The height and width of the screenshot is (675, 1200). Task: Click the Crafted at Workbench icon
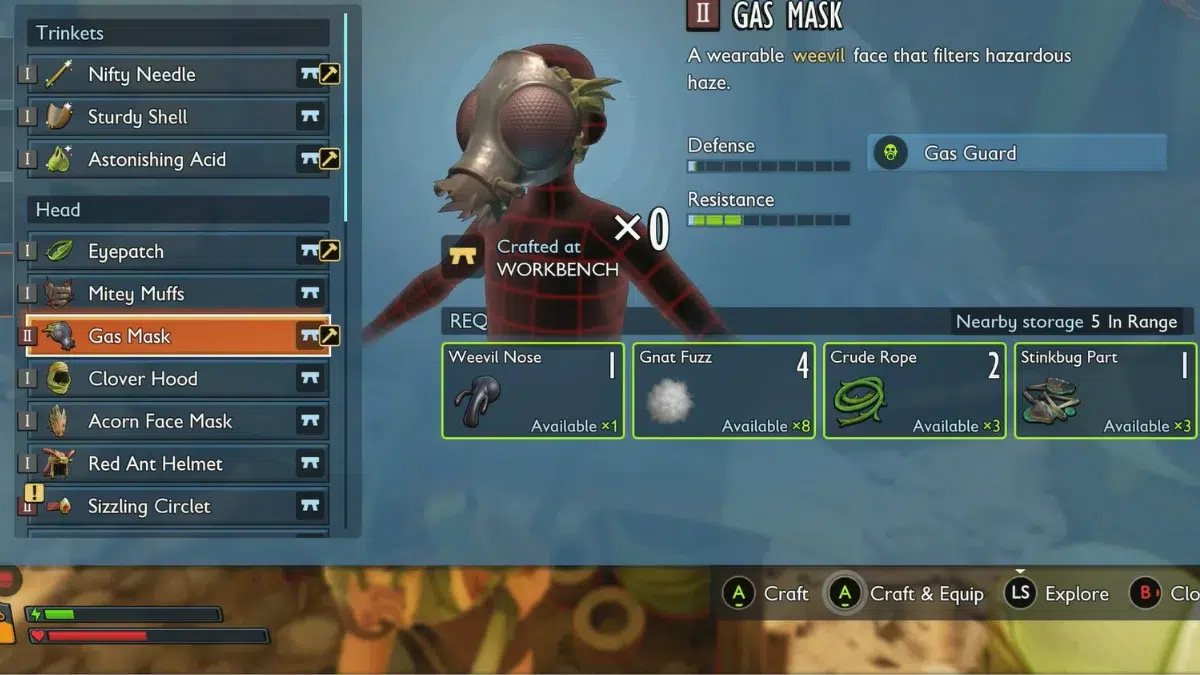tap(463, 257)
